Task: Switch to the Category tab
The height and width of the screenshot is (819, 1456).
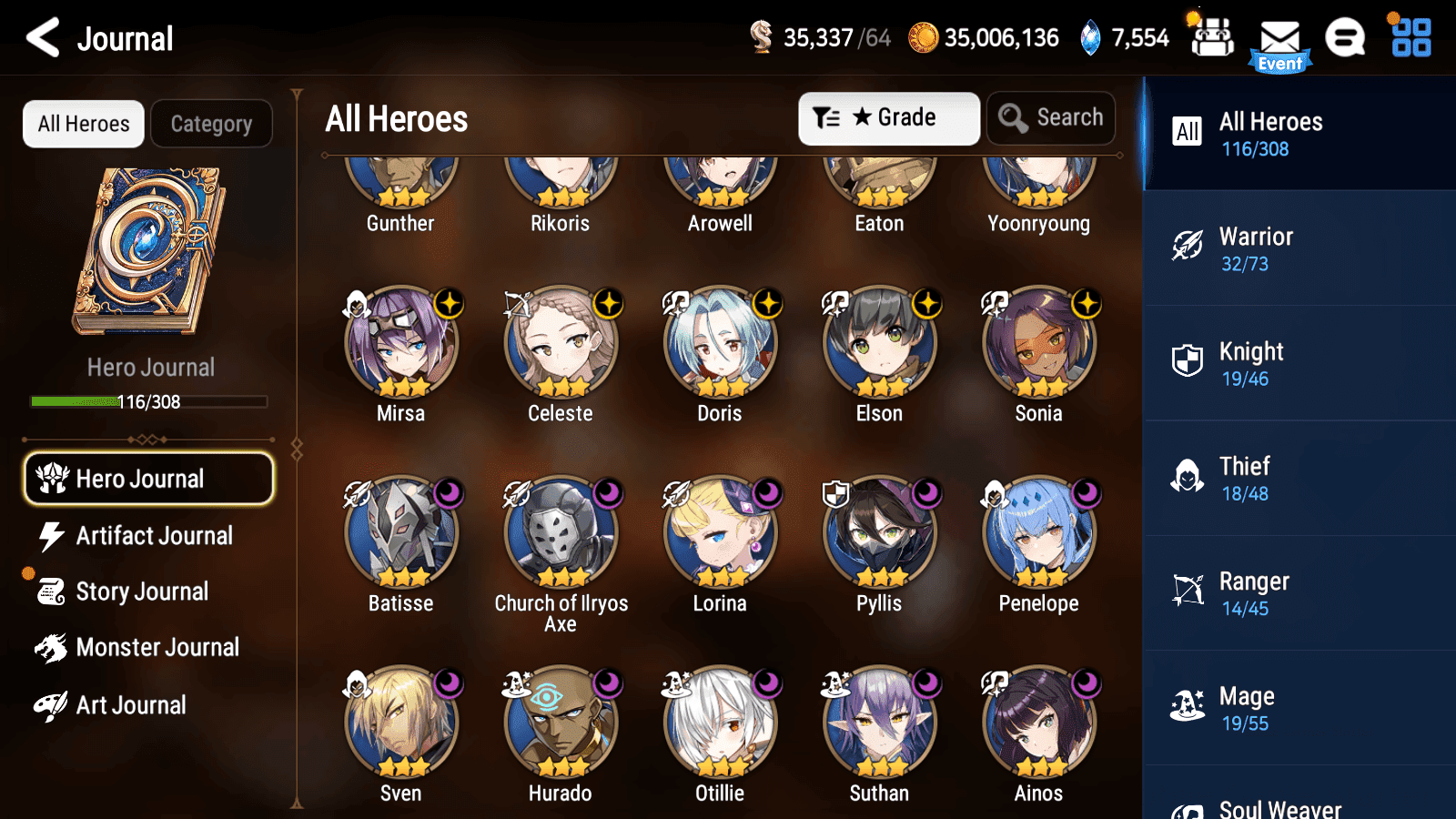Action: click(212, 124)
